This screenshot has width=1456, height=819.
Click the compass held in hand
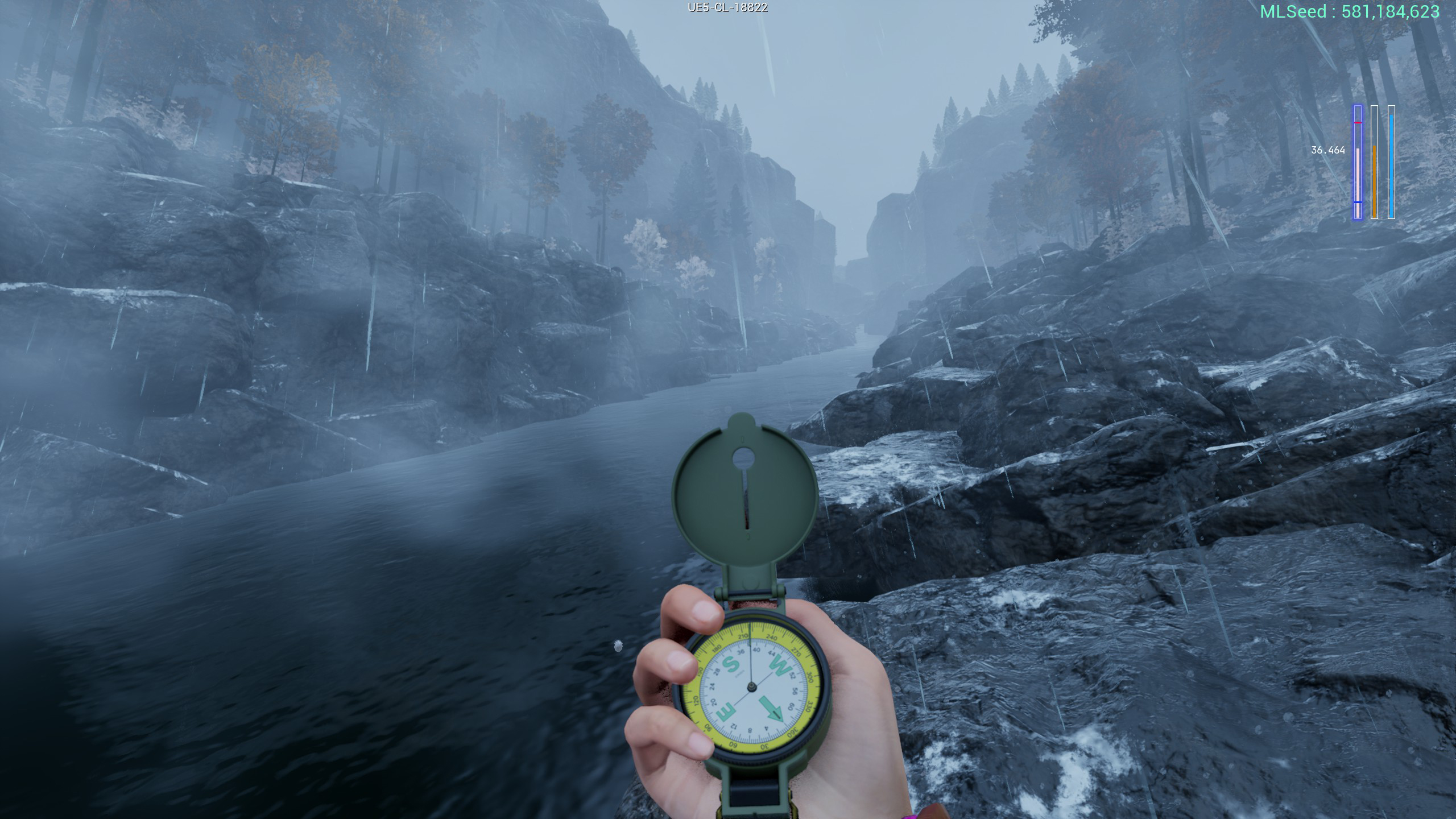click(x=752, y=685)
